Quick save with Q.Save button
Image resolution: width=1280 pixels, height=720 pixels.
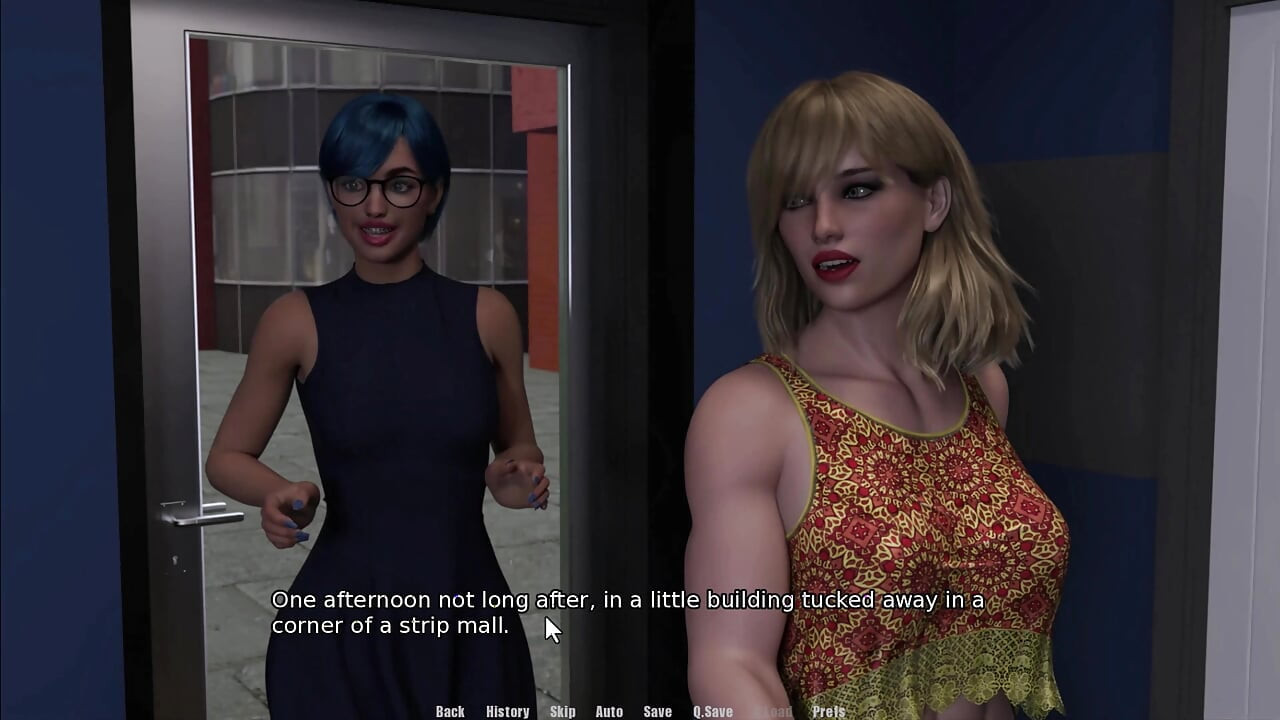[x=712, y=711]
